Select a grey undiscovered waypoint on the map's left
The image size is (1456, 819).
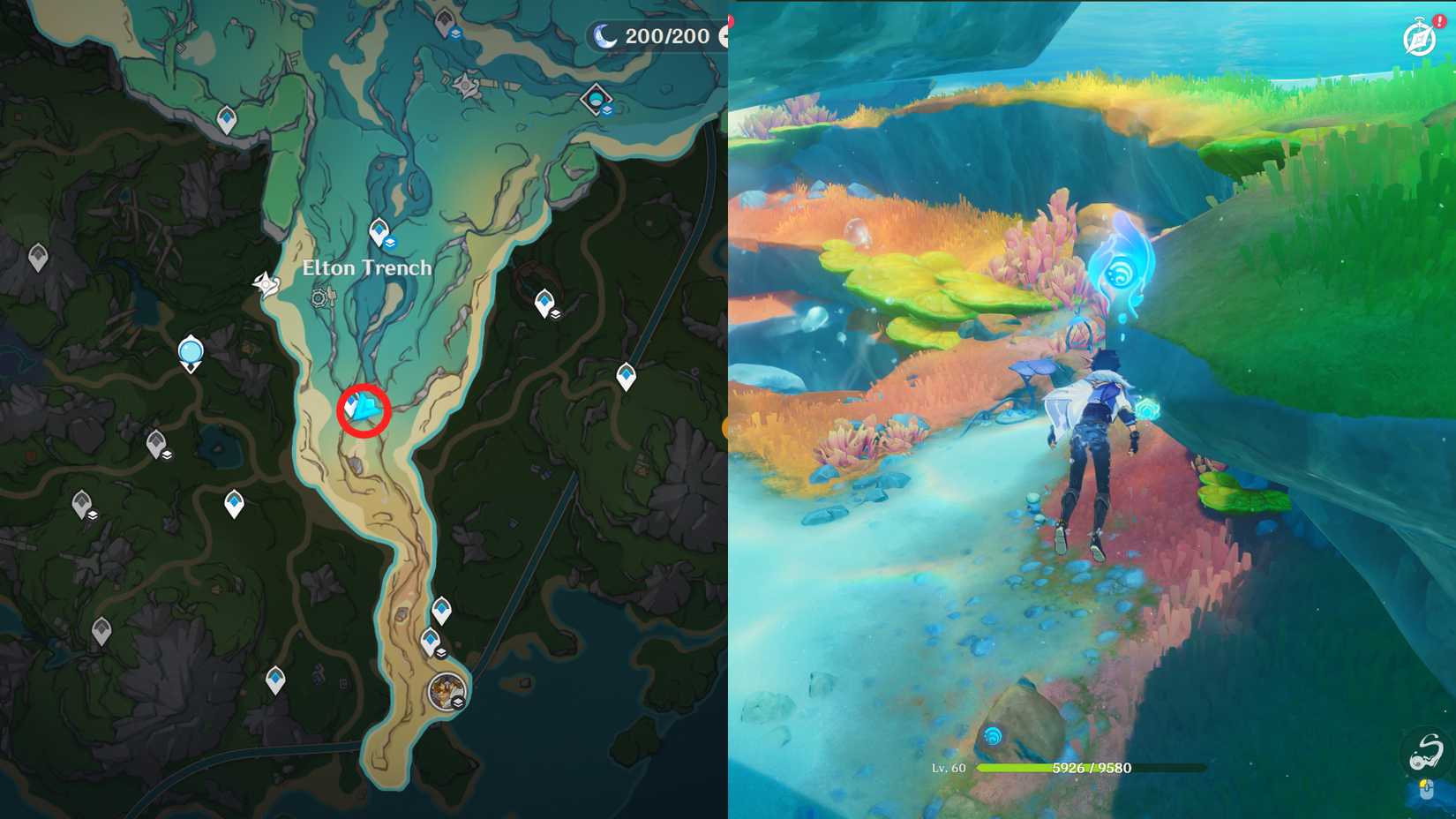37,254
